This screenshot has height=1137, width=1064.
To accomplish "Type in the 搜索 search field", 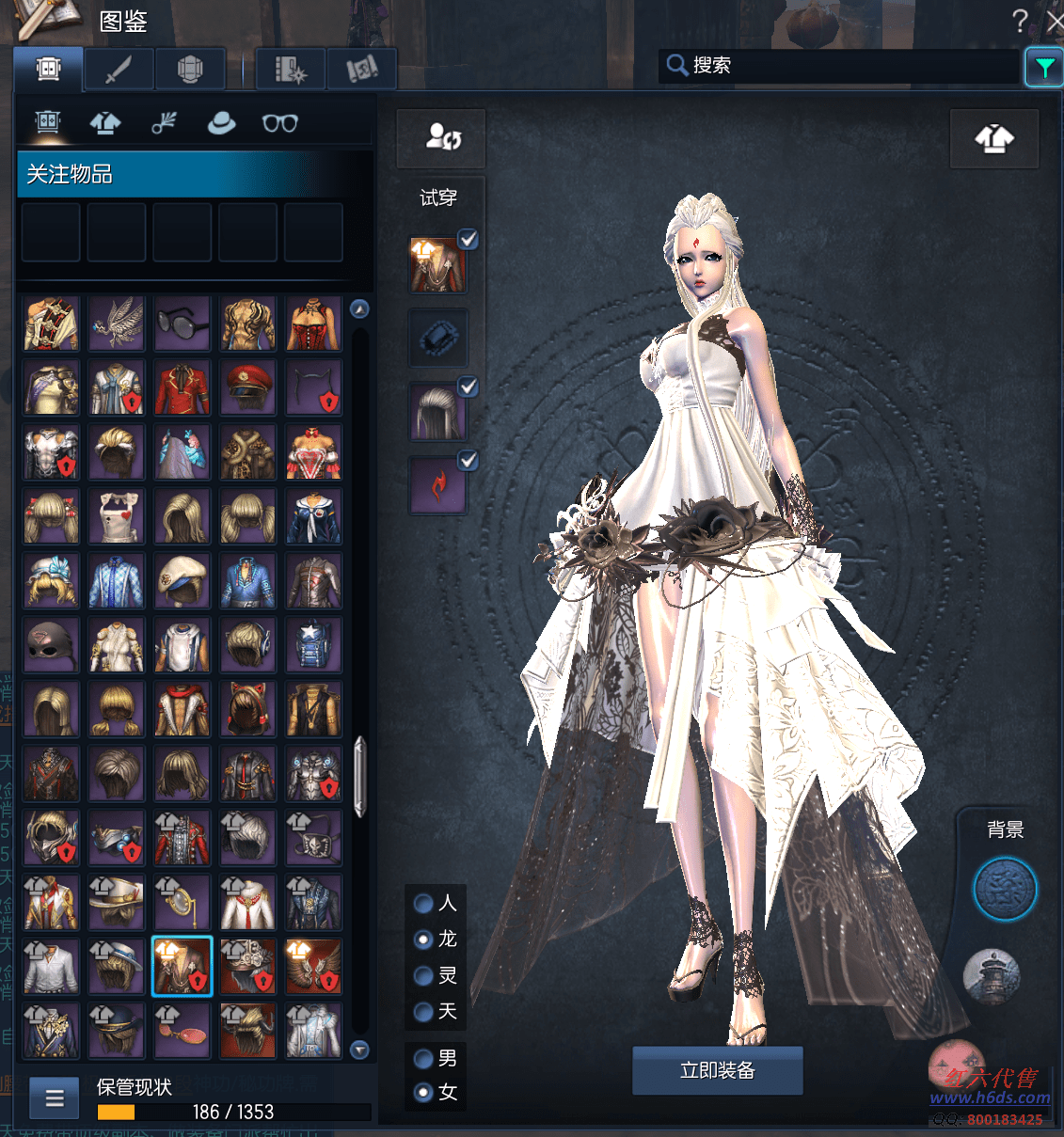I will [847, 66].
